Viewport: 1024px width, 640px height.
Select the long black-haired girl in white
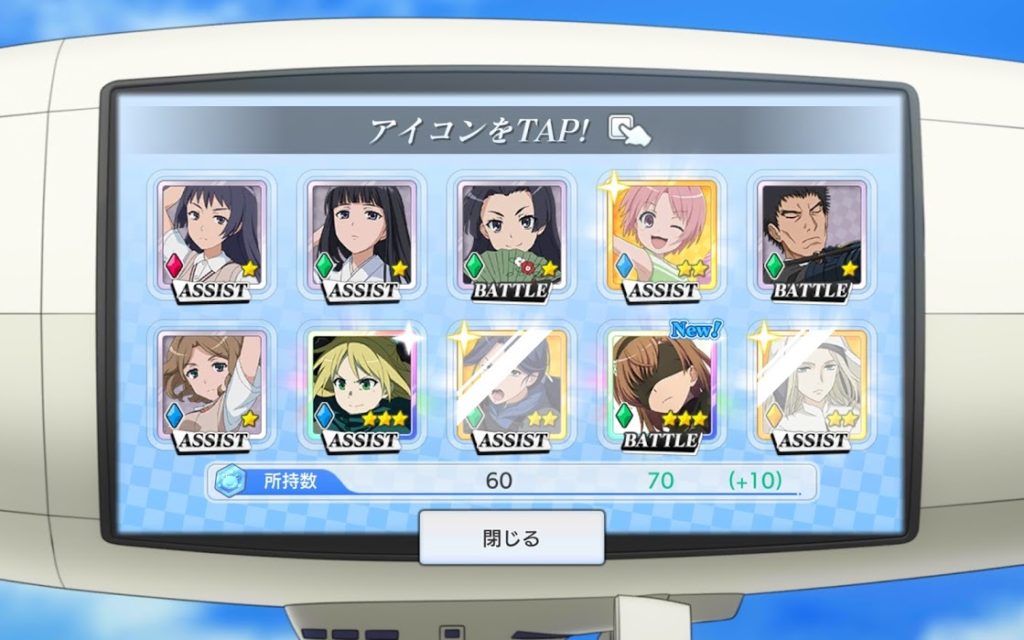(x=361, y=236)
